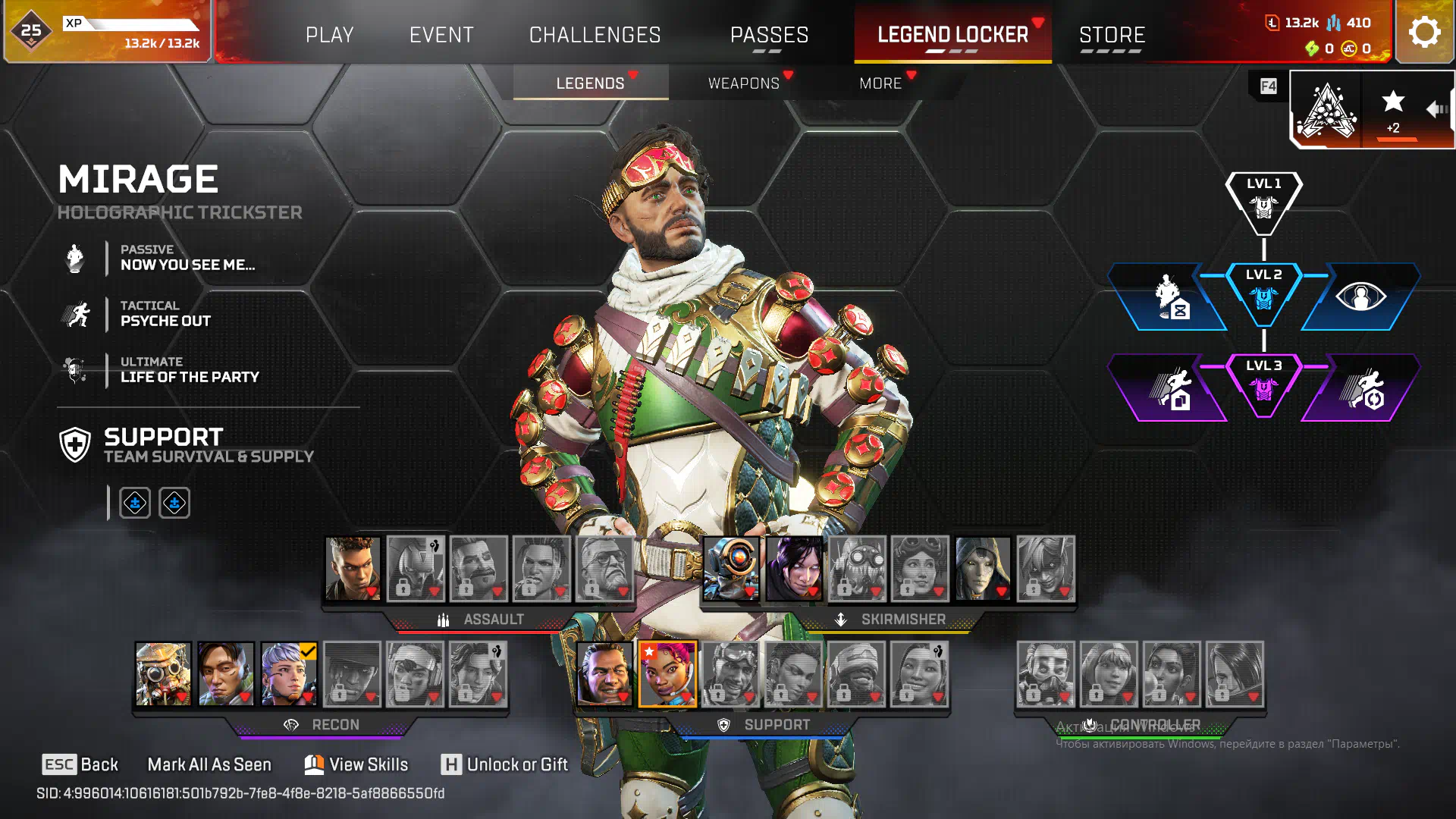1456x819 pixels.
Task: Pick the Bloodhound legend portrait
Action: tap(163, 673)
